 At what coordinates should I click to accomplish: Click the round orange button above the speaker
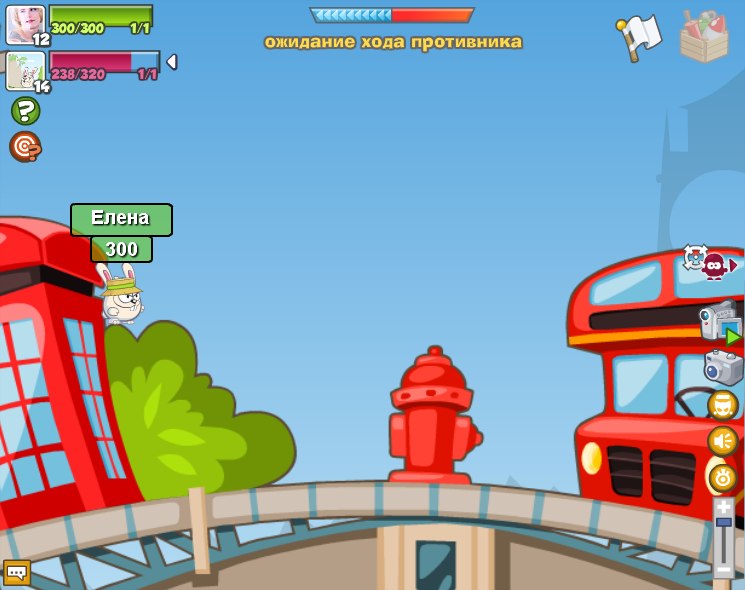[x=723, y=405]
